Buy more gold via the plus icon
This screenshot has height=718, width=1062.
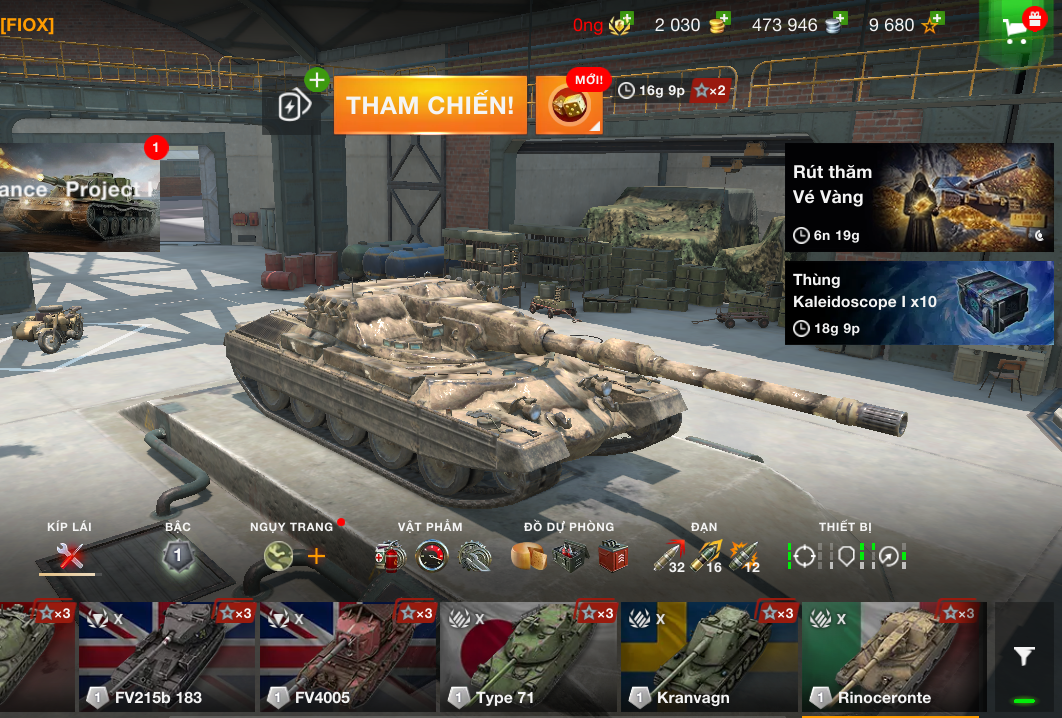722,19
